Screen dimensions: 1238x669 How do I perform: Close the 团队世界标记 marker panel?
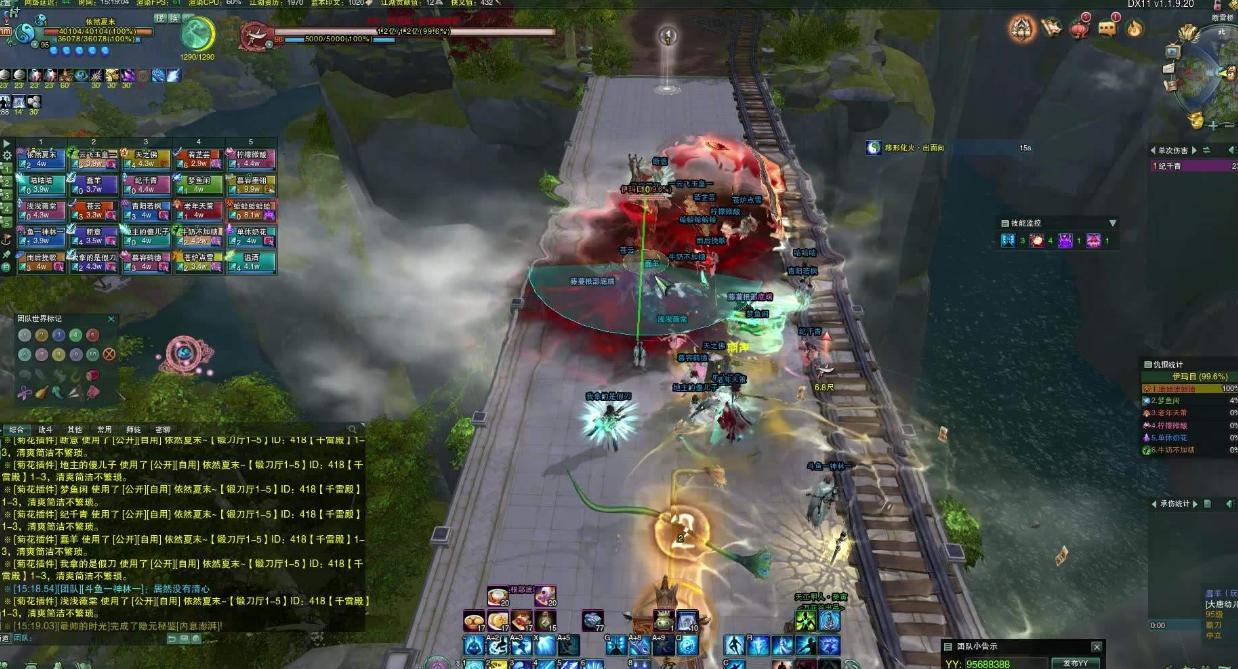coord(112,320)
